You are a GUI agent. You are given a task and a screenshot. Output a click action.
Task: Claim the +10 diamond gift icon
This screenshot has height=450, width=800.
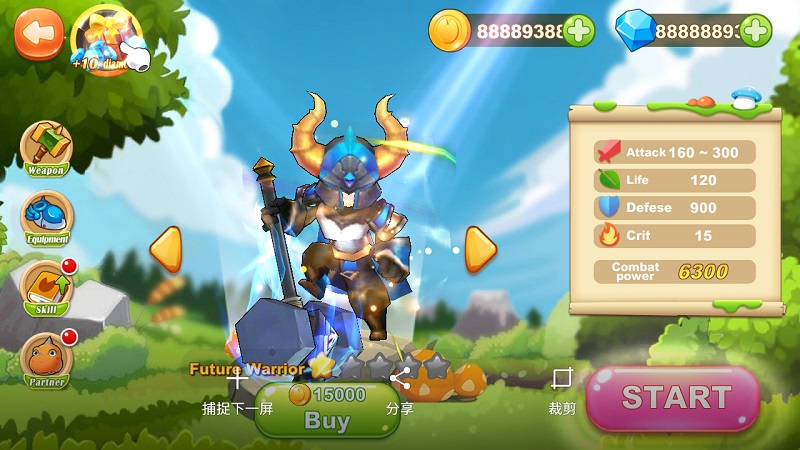pyautogui.click(x=106, y=38)
